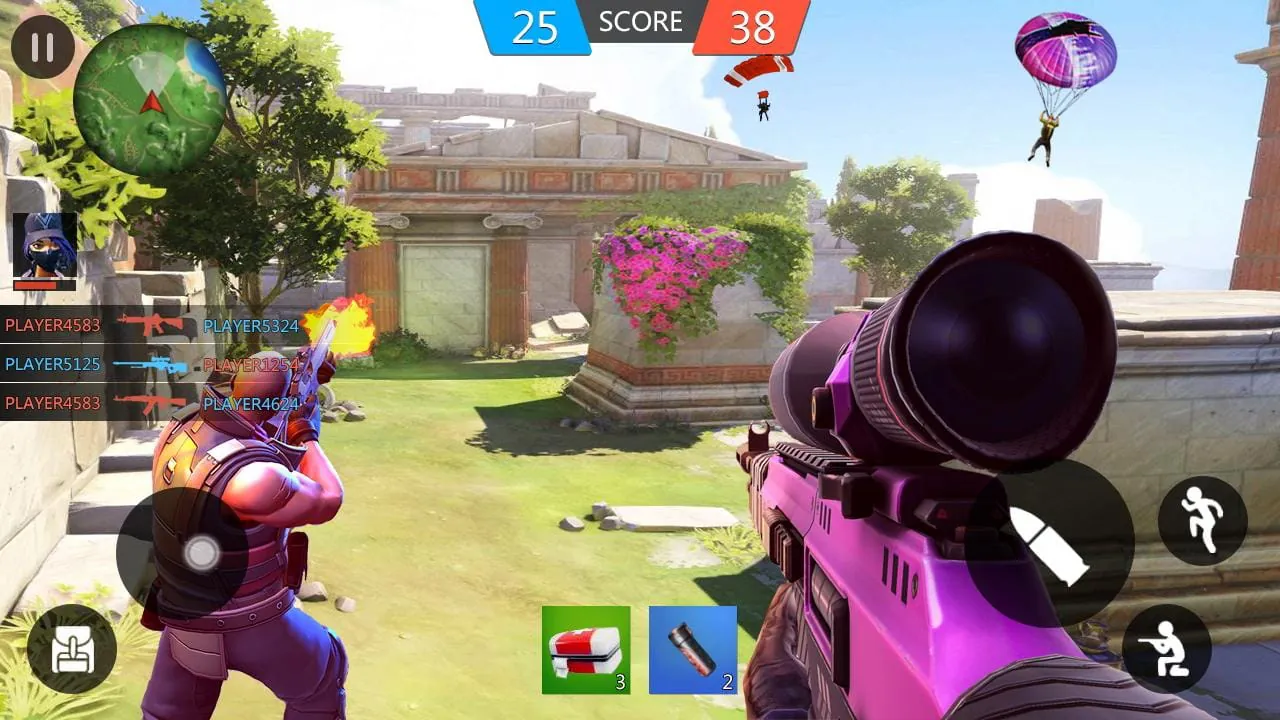1280x720 pixels.
Task: Tap the SCORE banner
Action: click(x=640, y=22)
